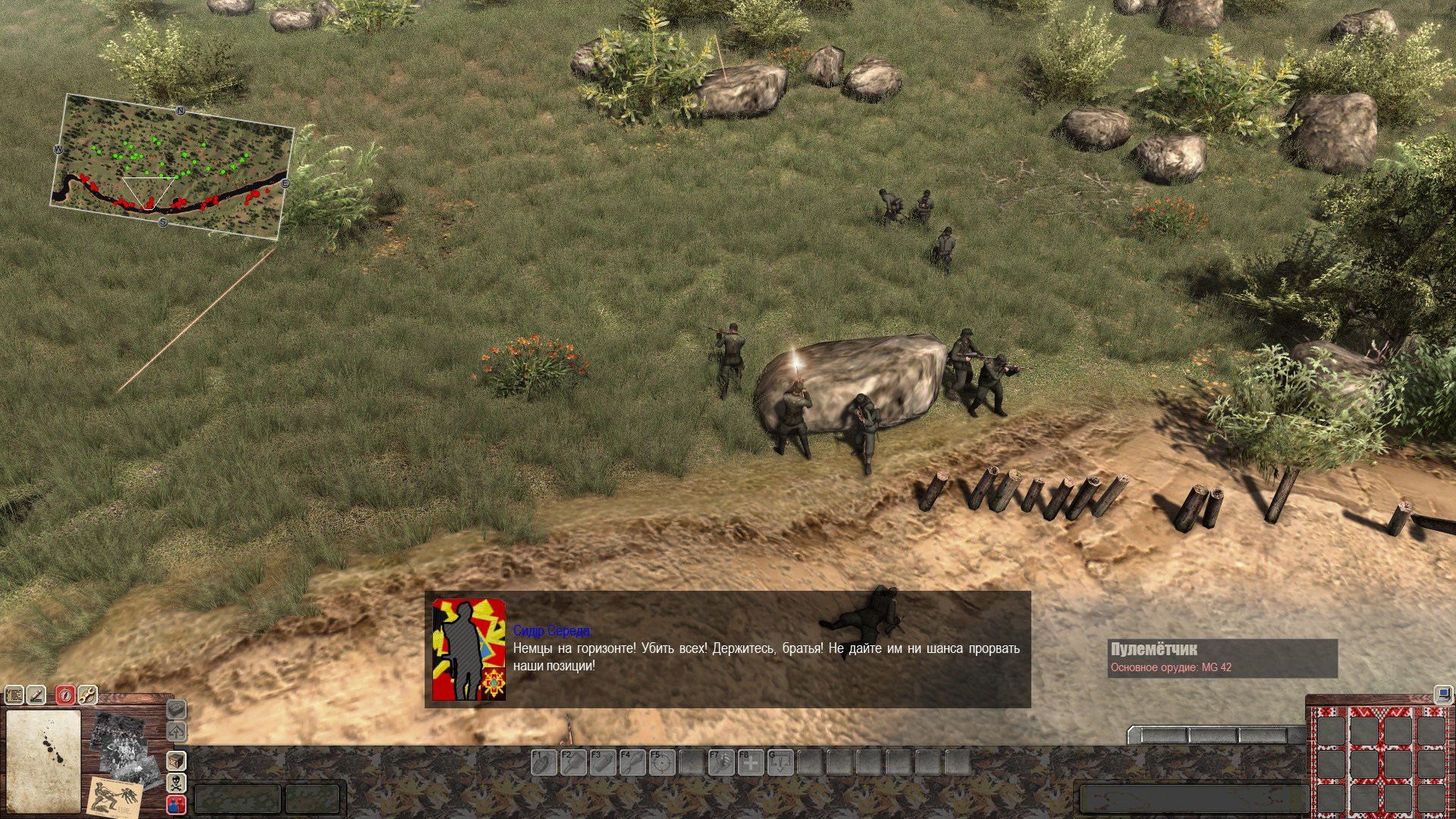Use the F8 medical cross heal action
The image size is (1456, 819).
tap(750, 762)
